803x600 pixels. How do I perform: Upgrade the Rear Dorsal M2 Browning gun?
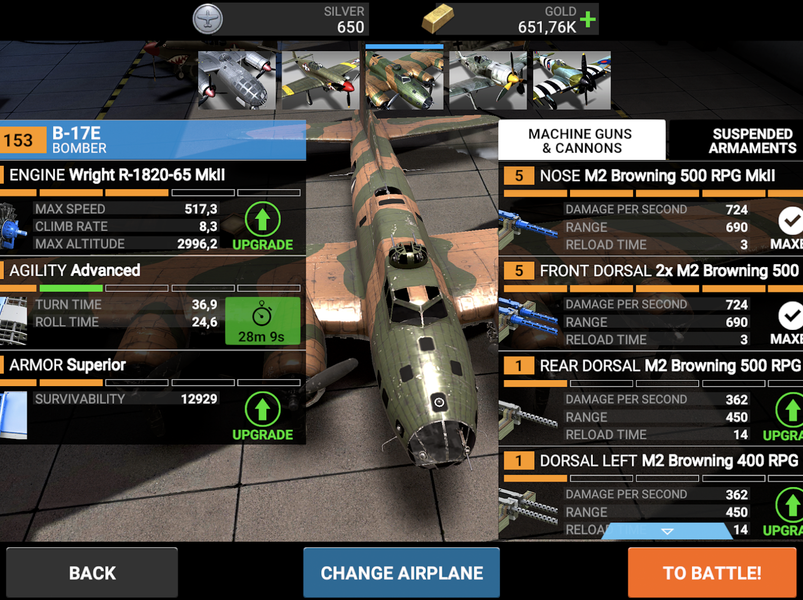click(x=790, y=416)
